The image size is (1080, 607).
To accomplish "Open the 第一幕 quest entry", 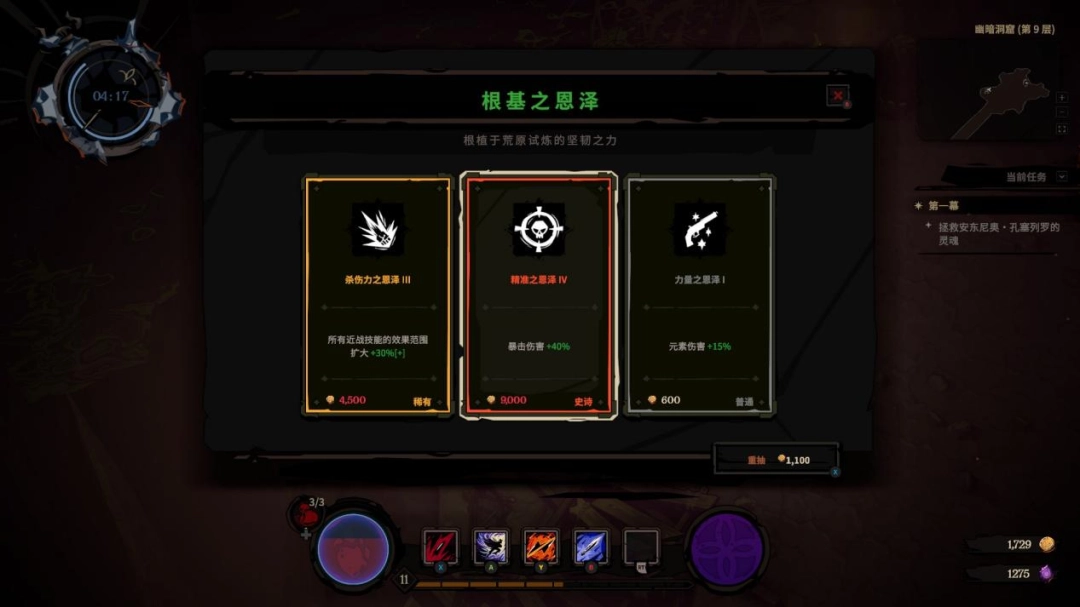I will [x=944, y=206].
